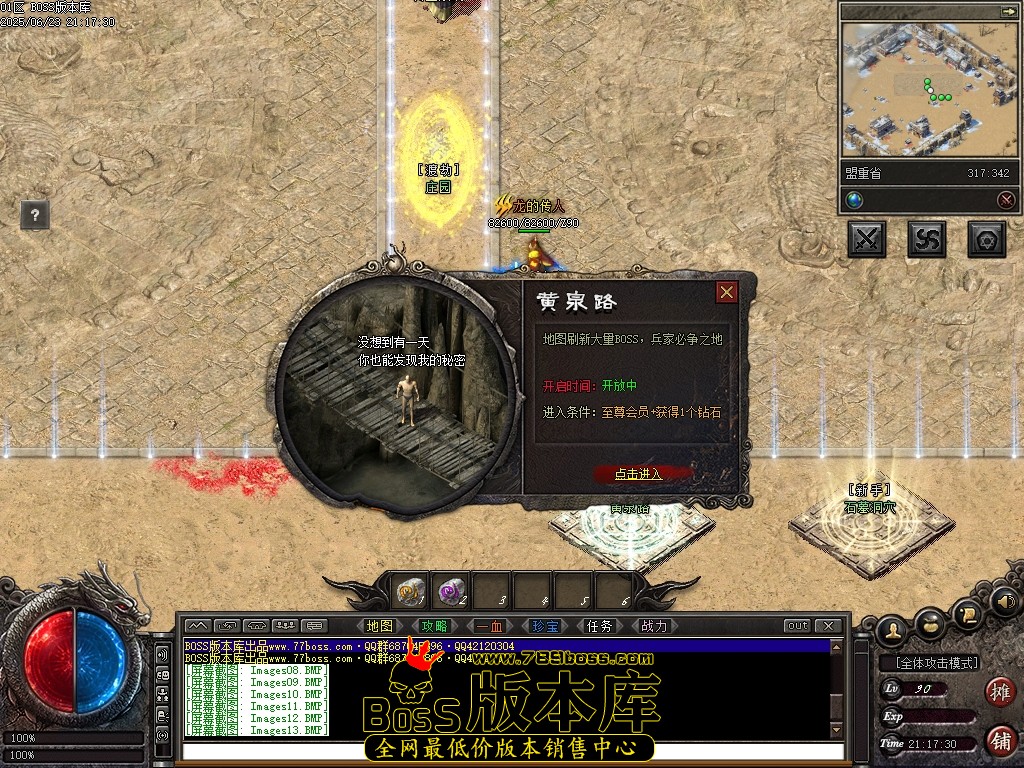The image size is (1024, 768).
Task: Toggle the 全体攻击模式 attack mode
Action: pos(930,662)
